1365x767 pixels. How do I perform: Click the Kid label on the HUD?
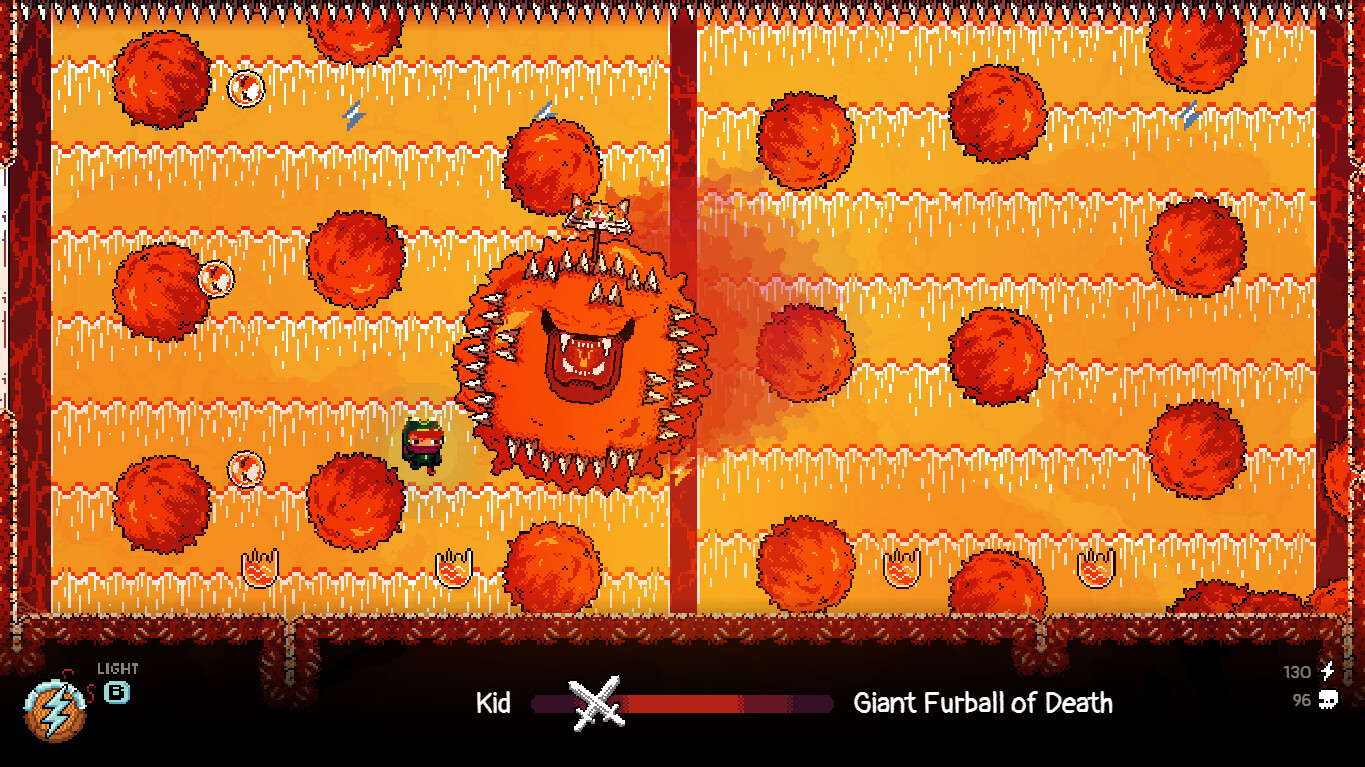coord(494,703)
